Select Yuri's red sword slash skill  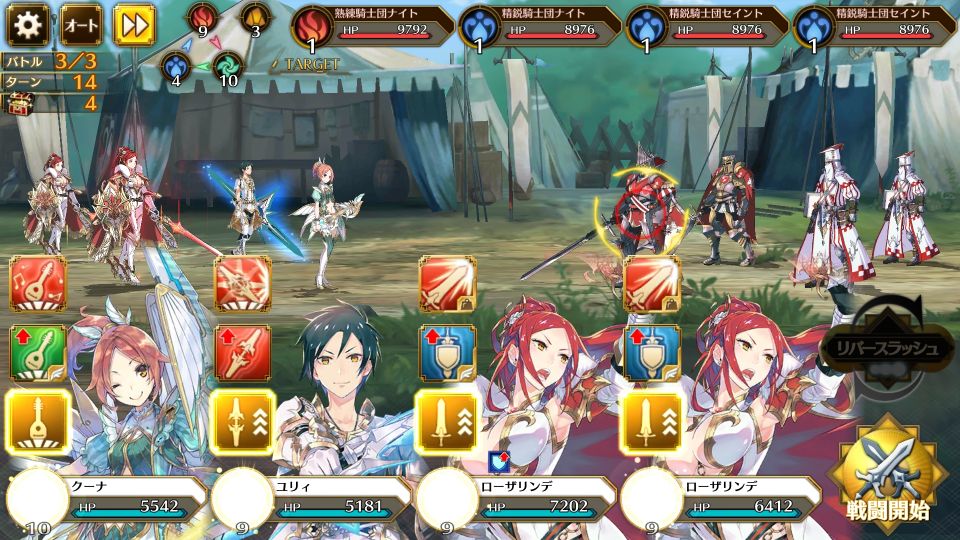243,284
